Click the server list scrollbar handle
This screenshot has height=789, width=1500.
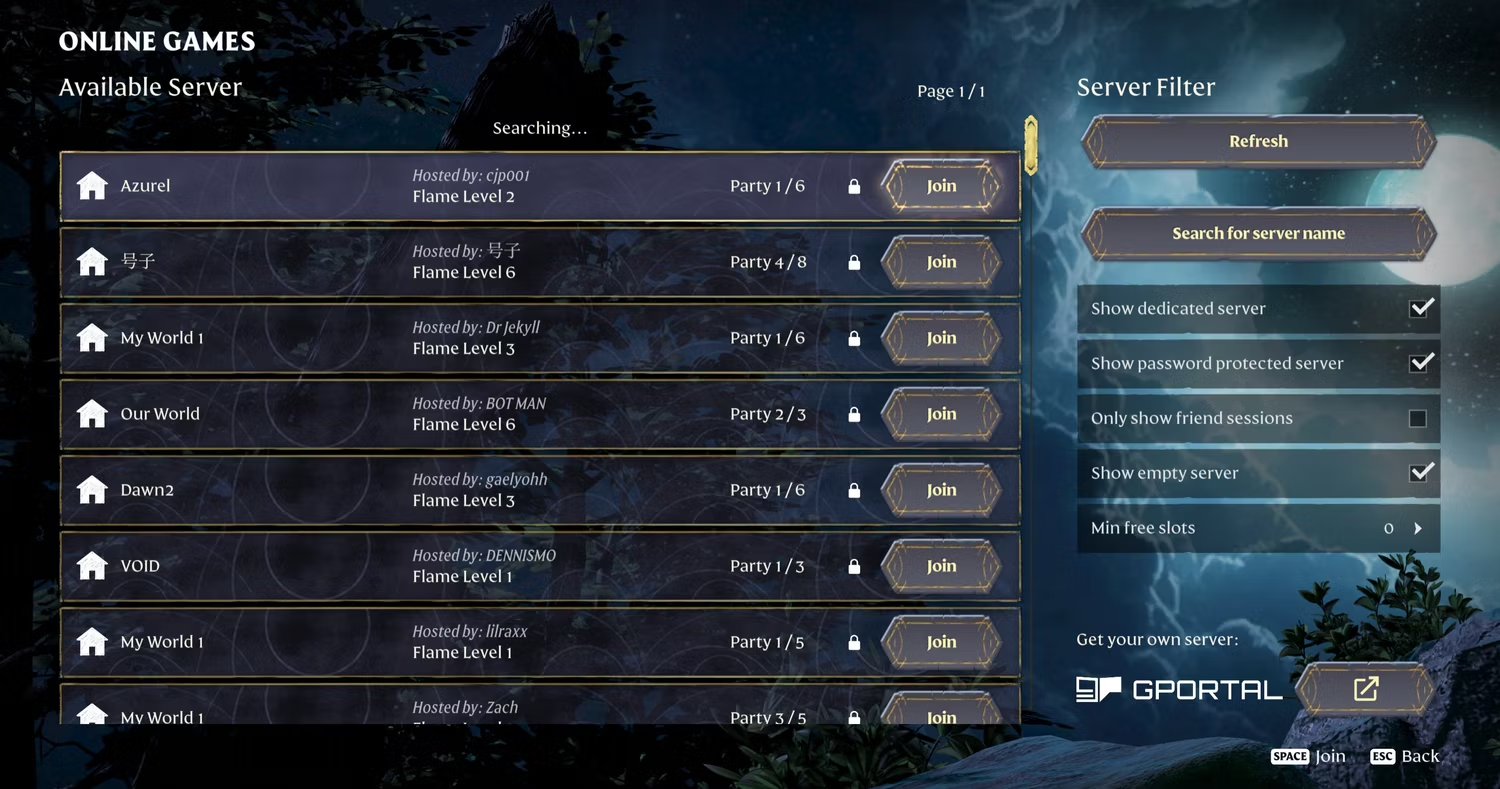(1031, 145)
